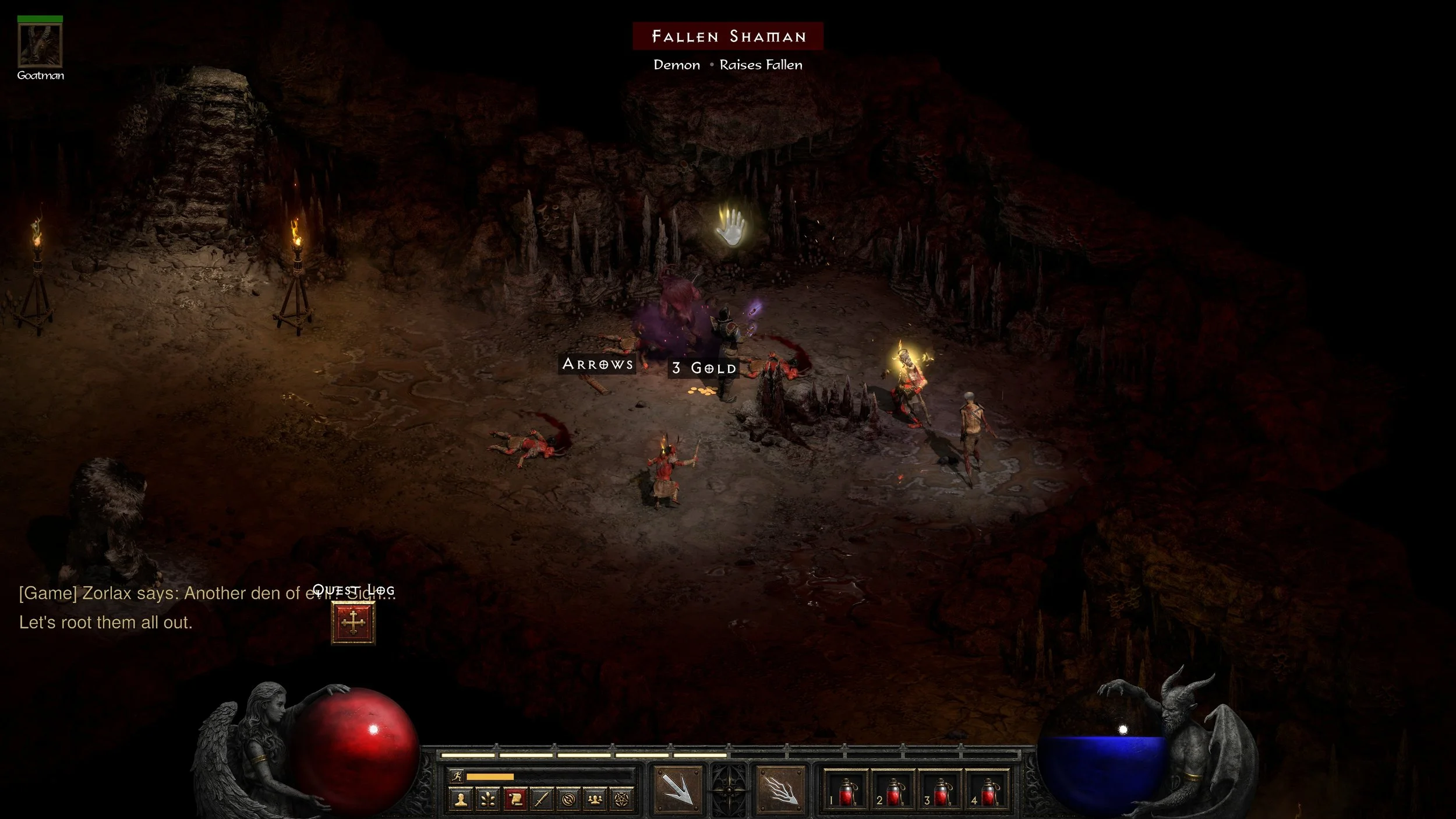The image size is (1456, 819).
Task: Show the automap compass icon
Action: 568,800
